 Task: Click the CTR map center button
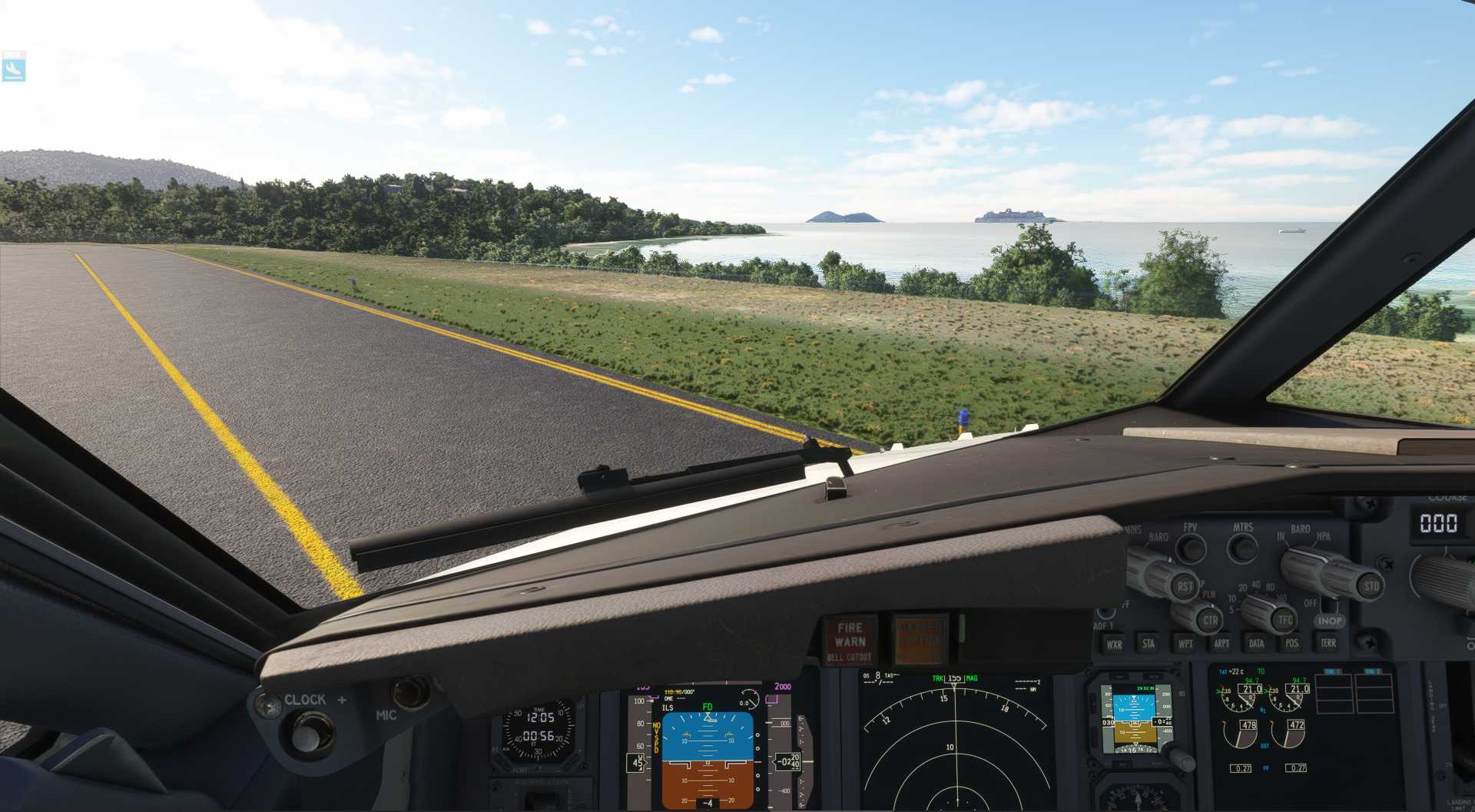1209,621
